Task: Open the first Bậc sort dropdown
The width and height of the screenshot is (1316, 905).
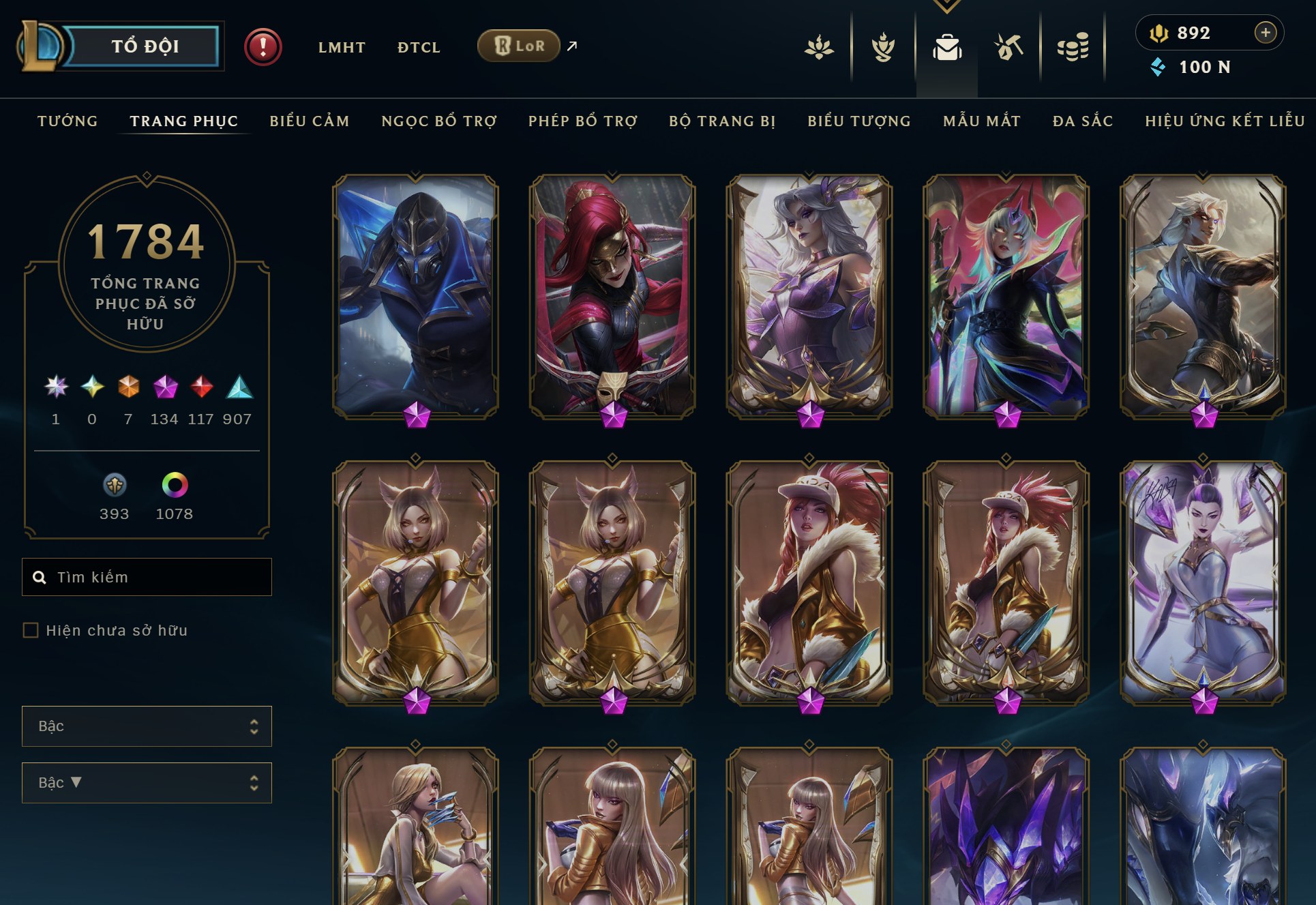Action: coord(146,726)
